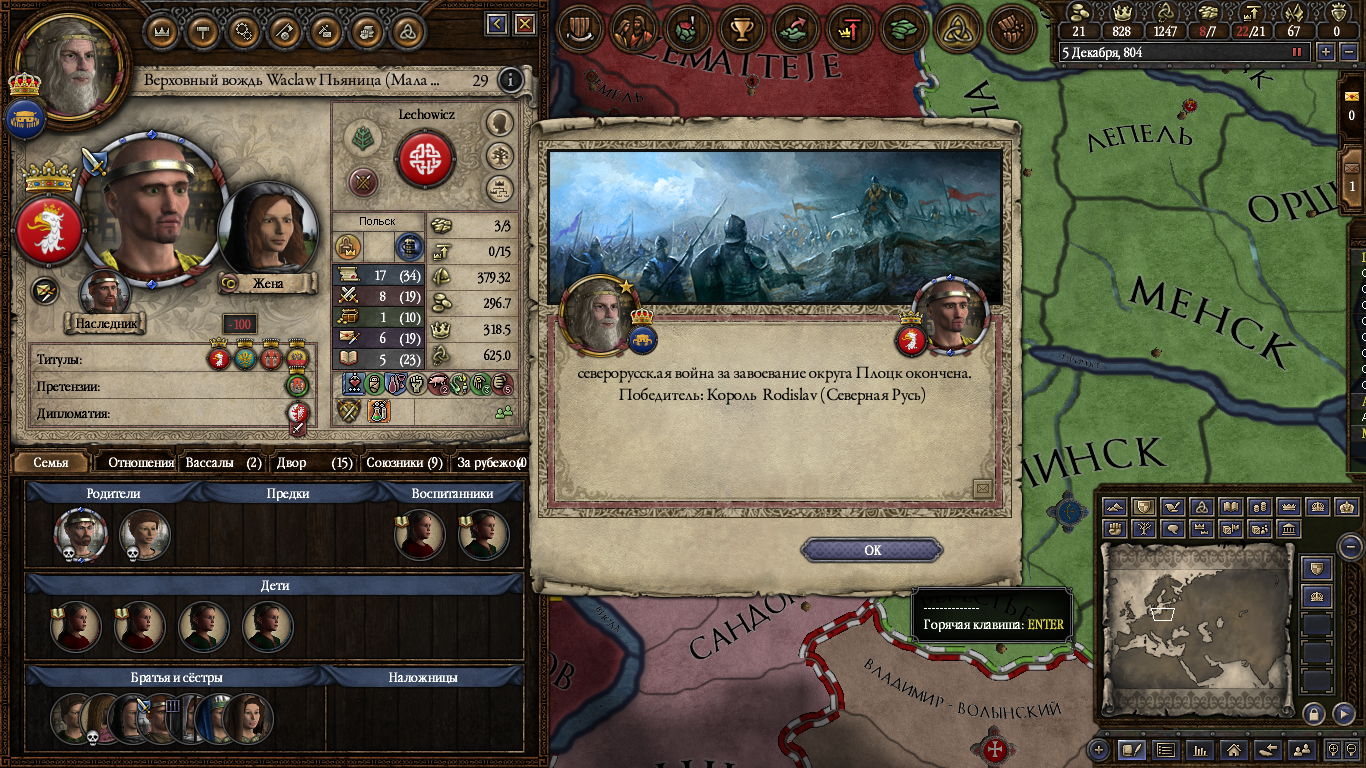Minimize the event window via corner icon
Viewport: 1366px width, 768px height.
(982, 488)
